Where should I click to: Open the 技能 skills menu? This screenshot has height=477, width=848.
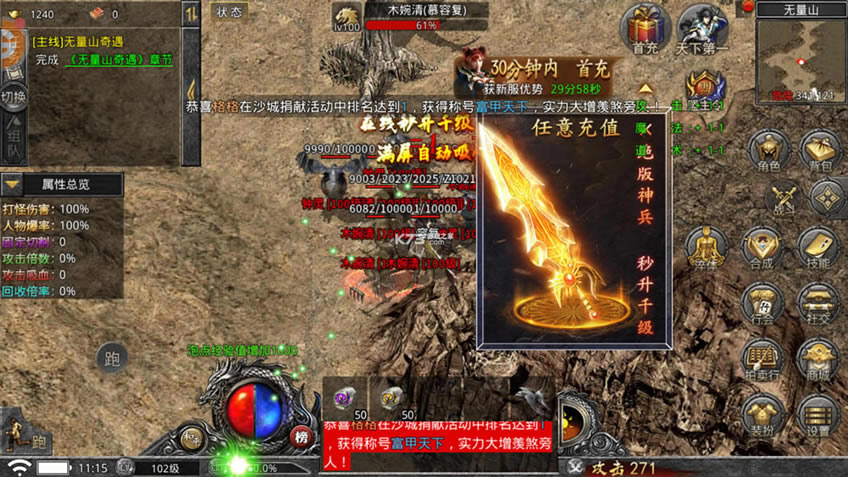(818, 246)
